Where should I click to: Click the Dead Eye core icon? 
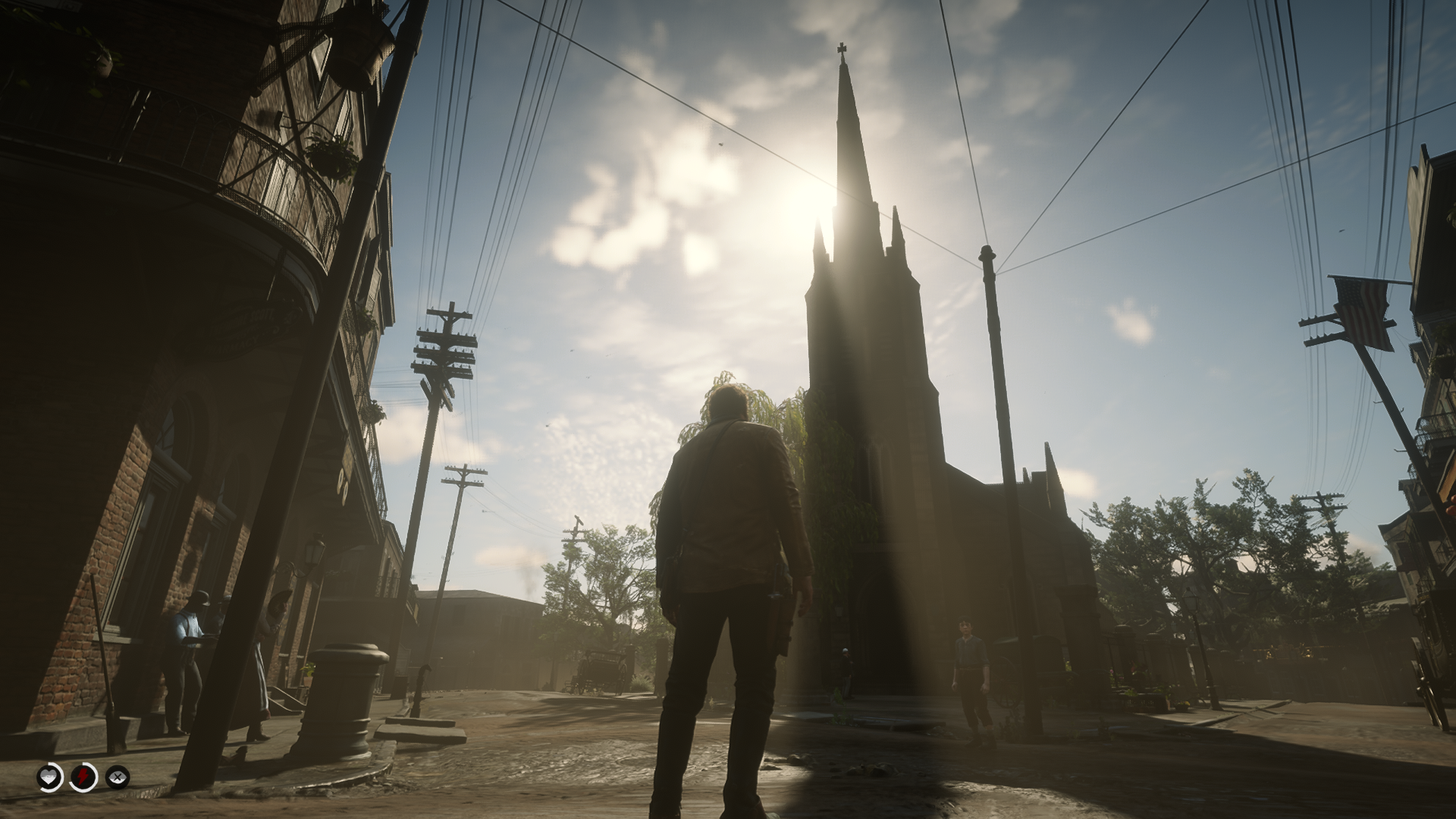pos(118,777)
